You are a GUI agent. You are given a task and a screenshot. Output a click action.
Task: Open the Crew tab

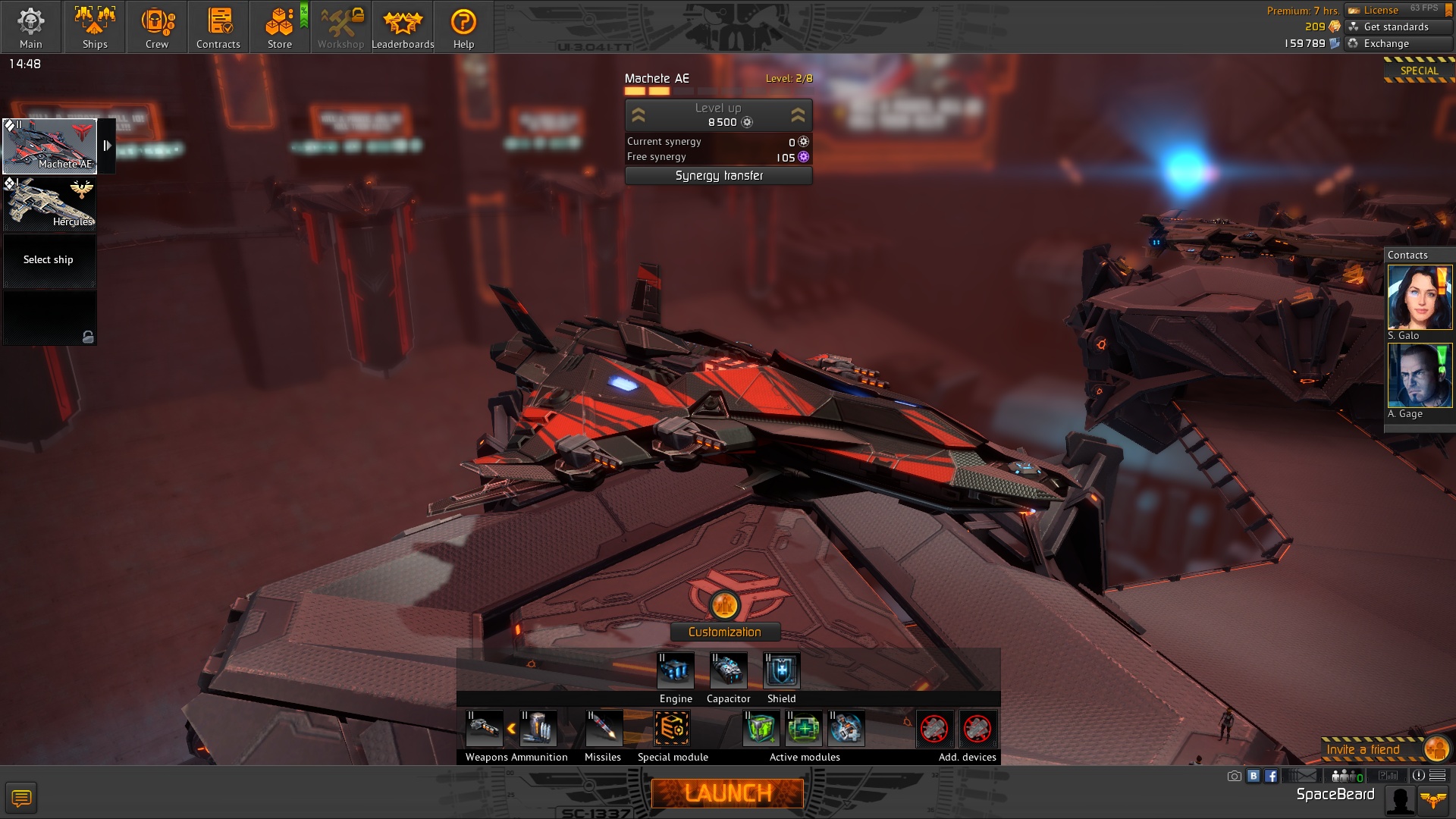pos(157,27)
